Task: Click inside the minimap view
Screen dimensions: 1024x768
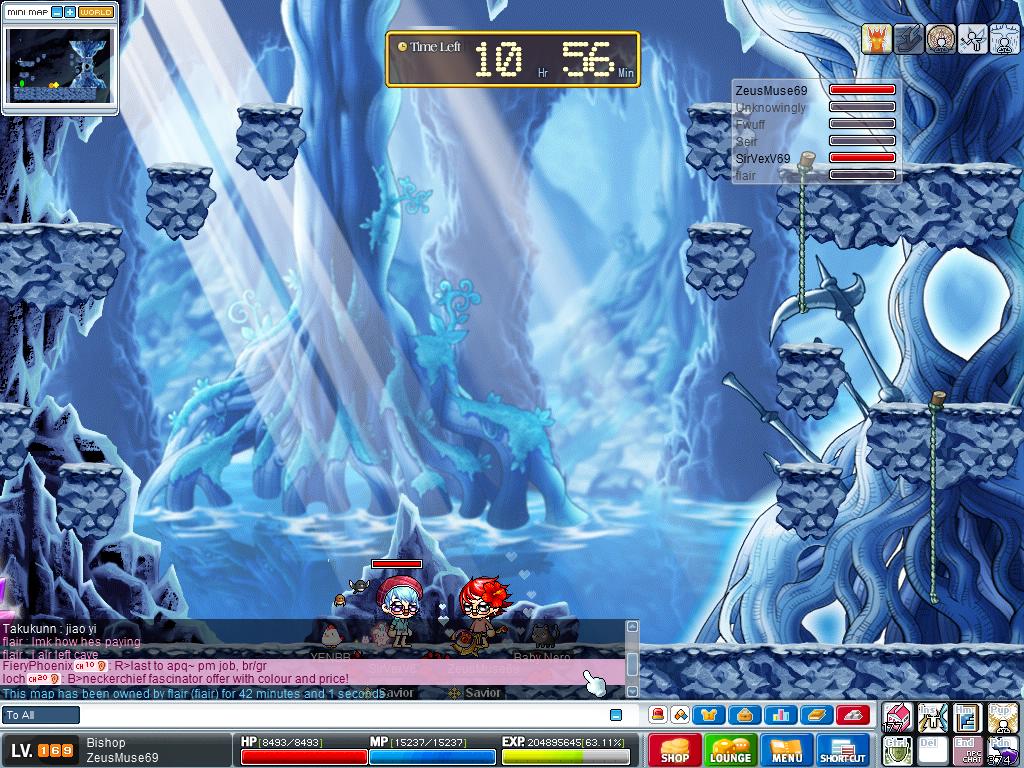Action: (x=59, y=63)
